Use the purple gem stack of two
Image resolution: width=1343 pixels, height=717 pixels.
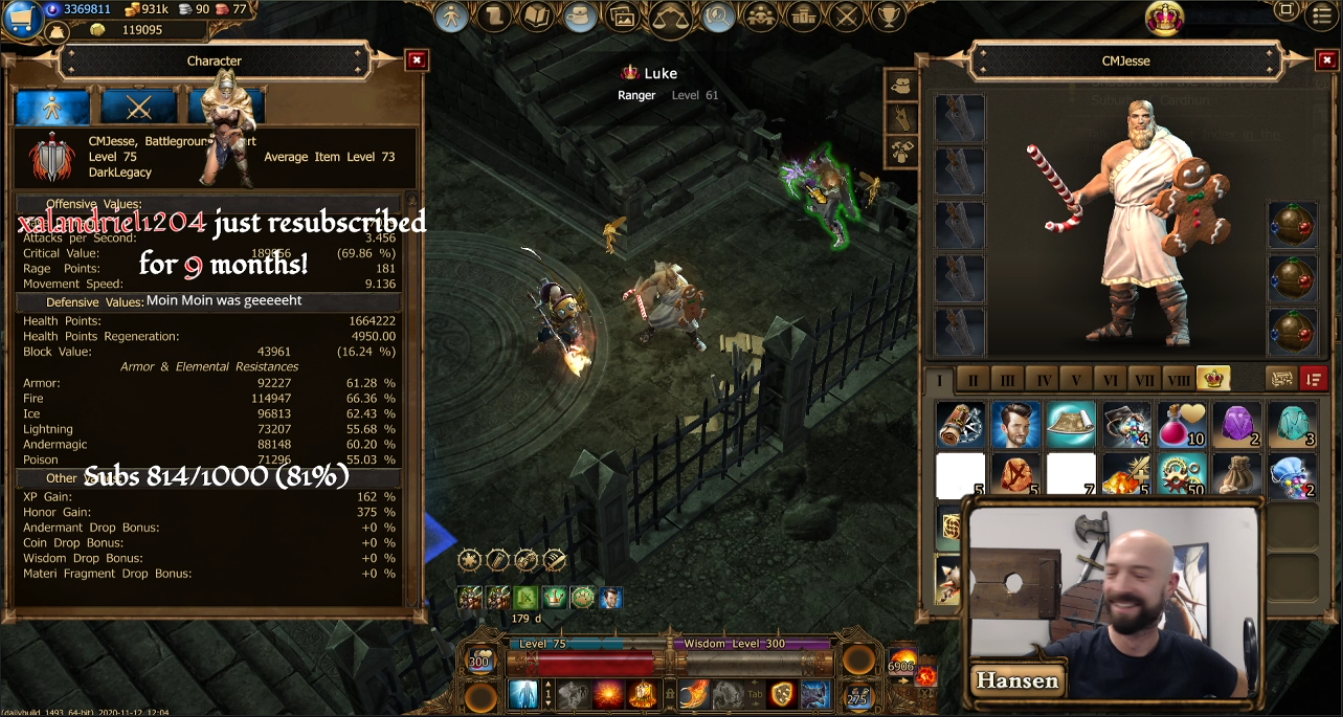[x=1236, y=424]
